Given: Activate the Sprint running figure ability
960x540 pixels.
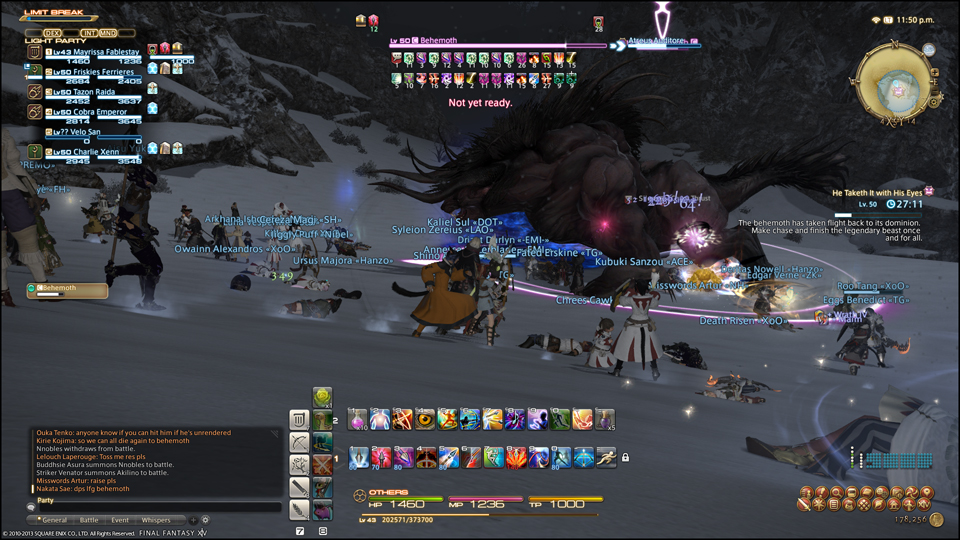Looking at the screenshot, I should click(x=606, y=458).
